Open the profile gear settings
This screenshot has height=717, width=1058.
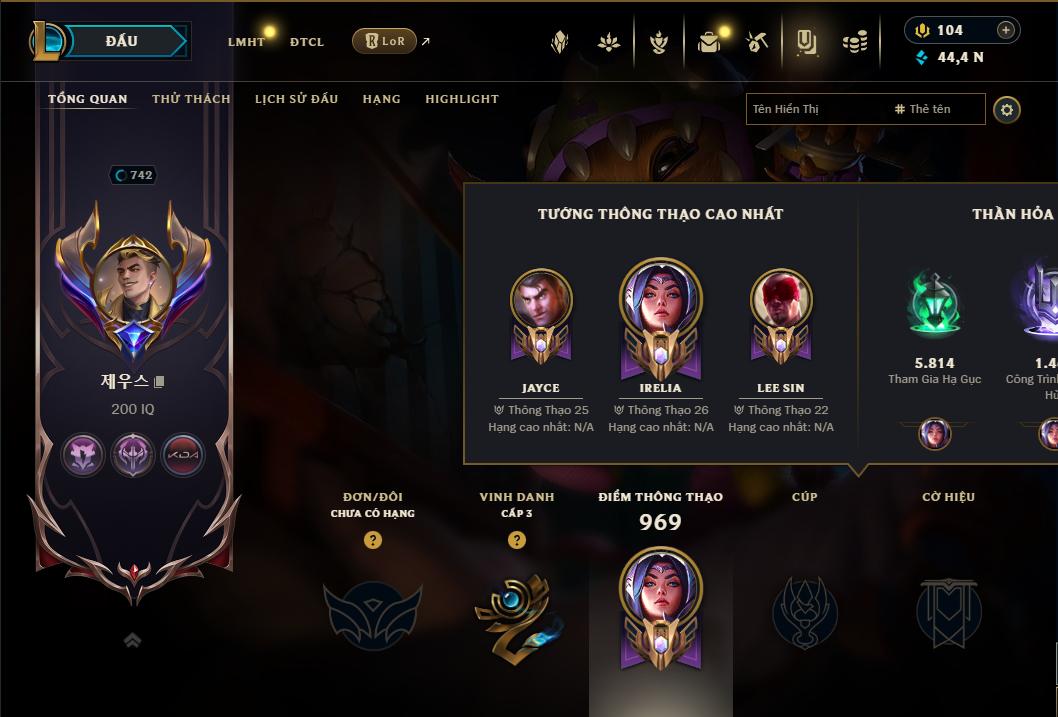[x=1007, y=109]
